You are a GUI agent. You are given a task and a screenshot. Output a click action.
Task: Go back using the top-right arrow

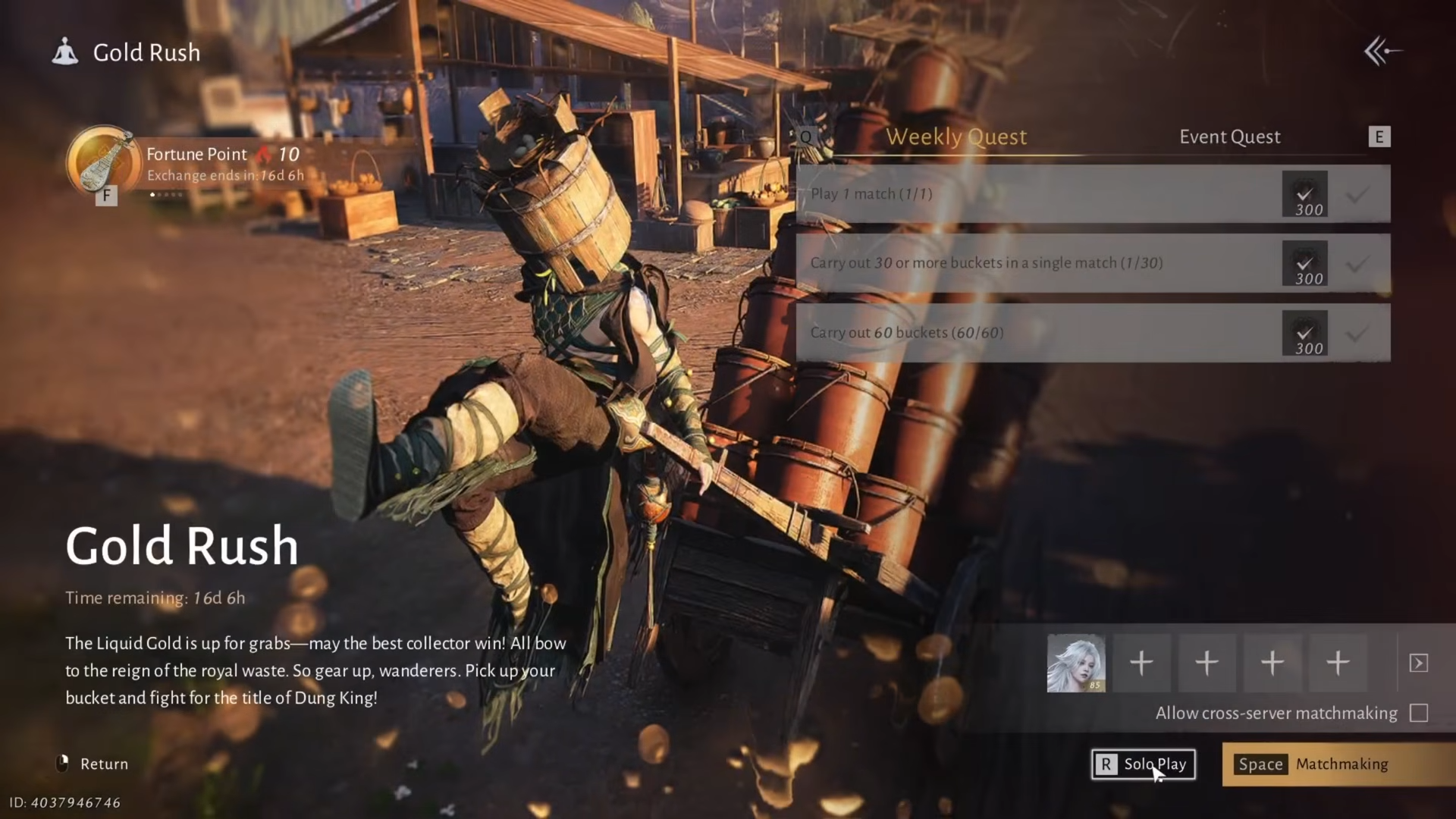pos(1382,52)
